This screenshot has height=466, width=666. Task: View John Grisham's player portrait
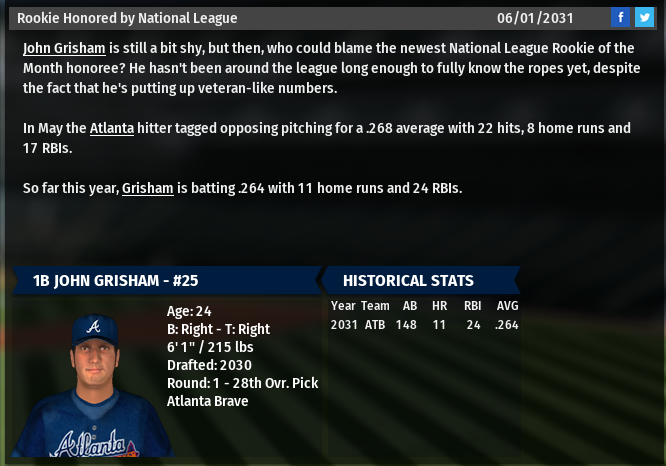[94, 384]
